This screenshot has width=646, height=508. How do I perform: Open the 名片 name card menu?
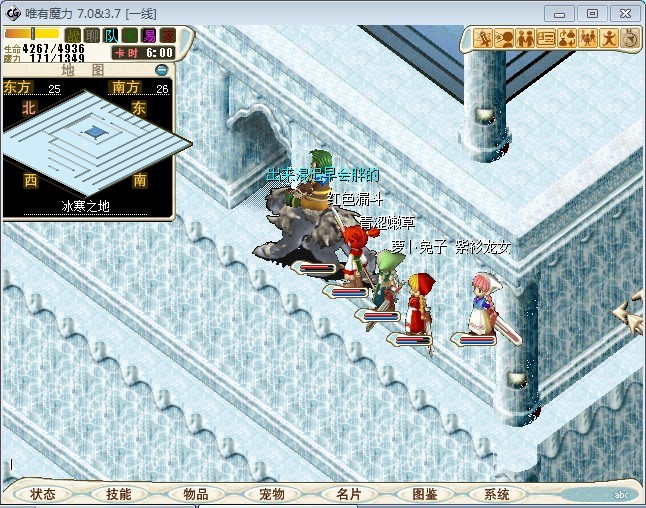pyautogui.click(x=348, y=494)
